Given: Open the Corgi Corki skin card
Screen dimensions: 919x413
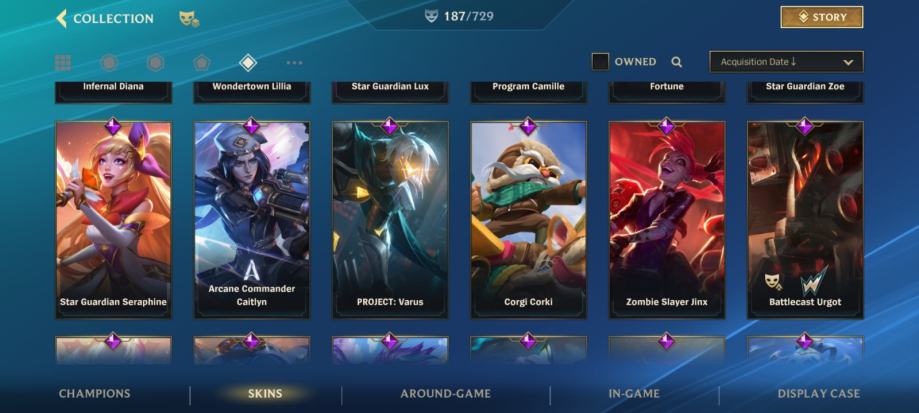Looking at the screenshot, I should [528, 220].
